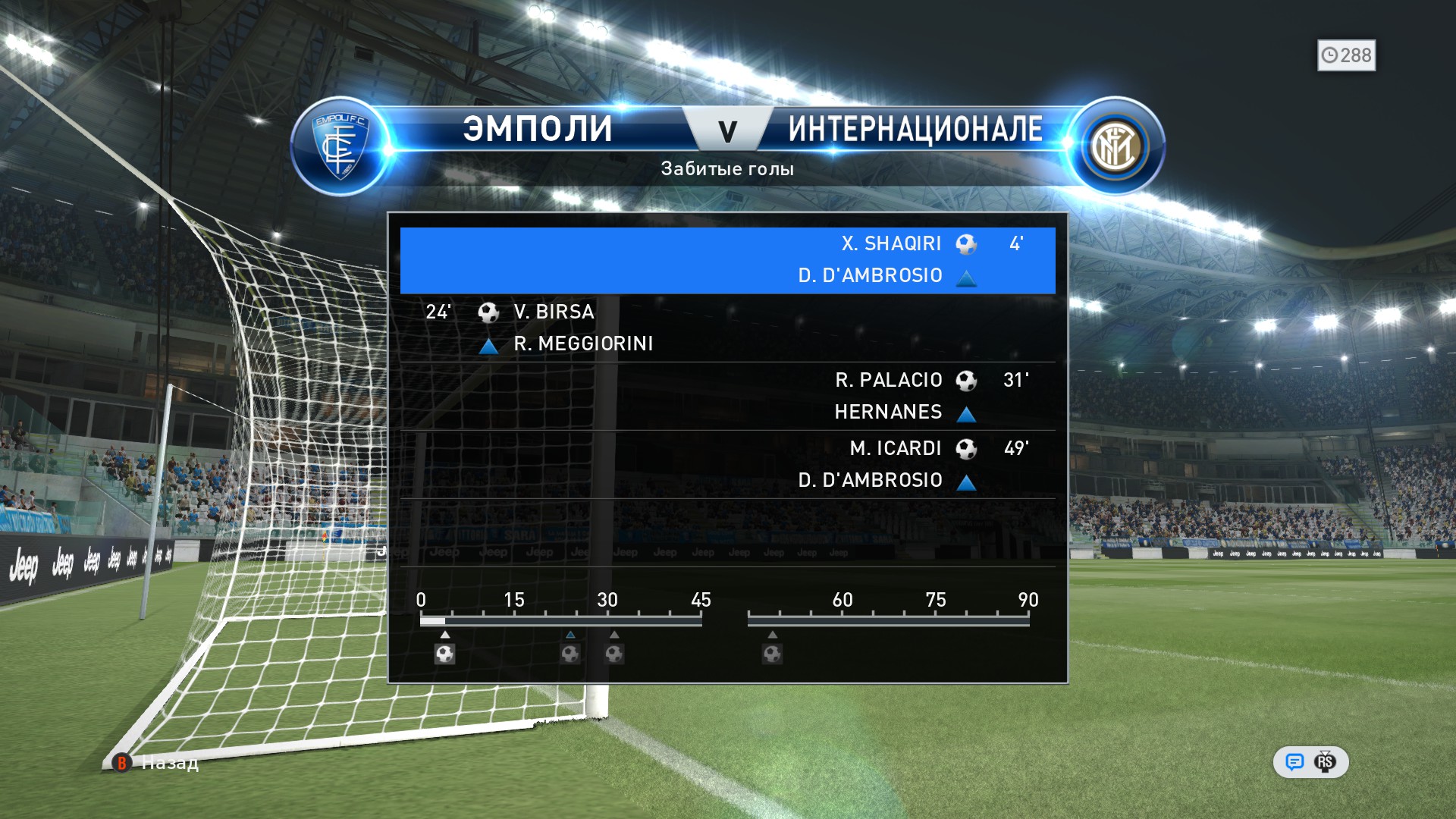1456x819 pixels.
Task: Select X. Shaqiri's 4' goal entry
Action: click(x=727, y=260)
